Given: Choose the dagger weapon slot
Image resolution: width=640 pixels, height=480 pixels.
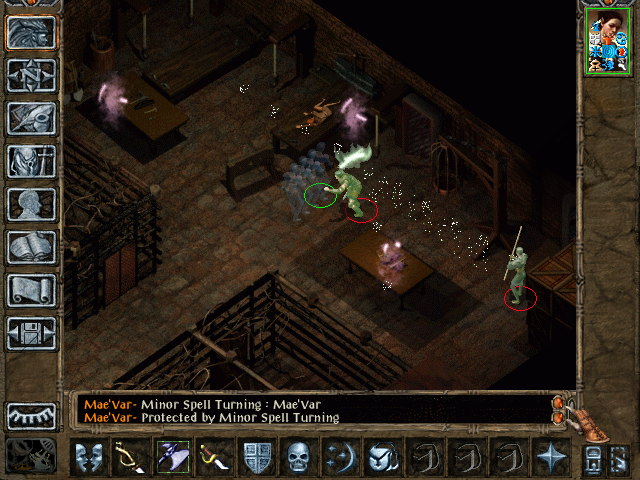Looking at the screenshot, I should (x=213, y=458).
